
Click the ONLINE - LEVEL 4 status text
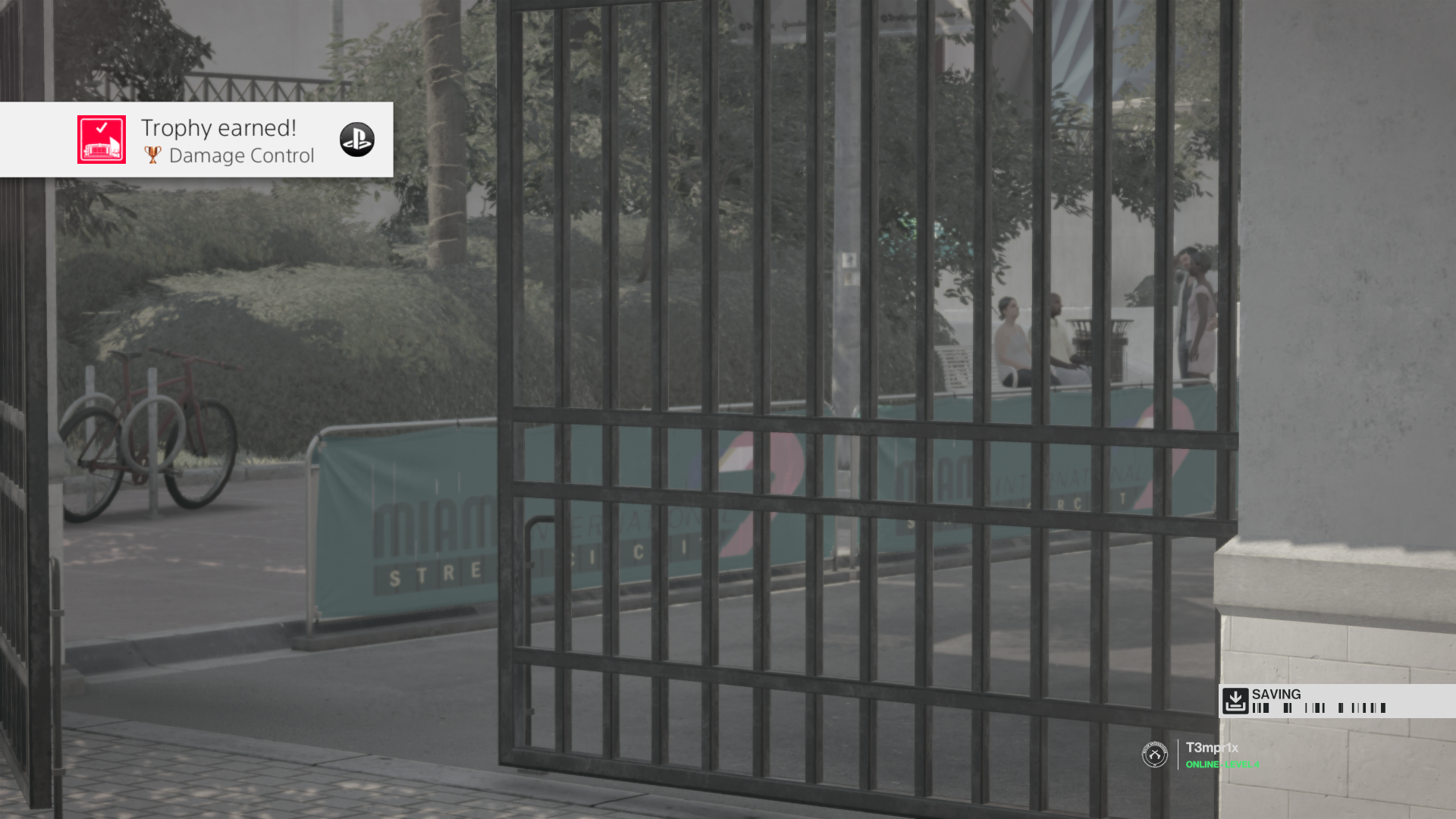tap(1221, 764)
